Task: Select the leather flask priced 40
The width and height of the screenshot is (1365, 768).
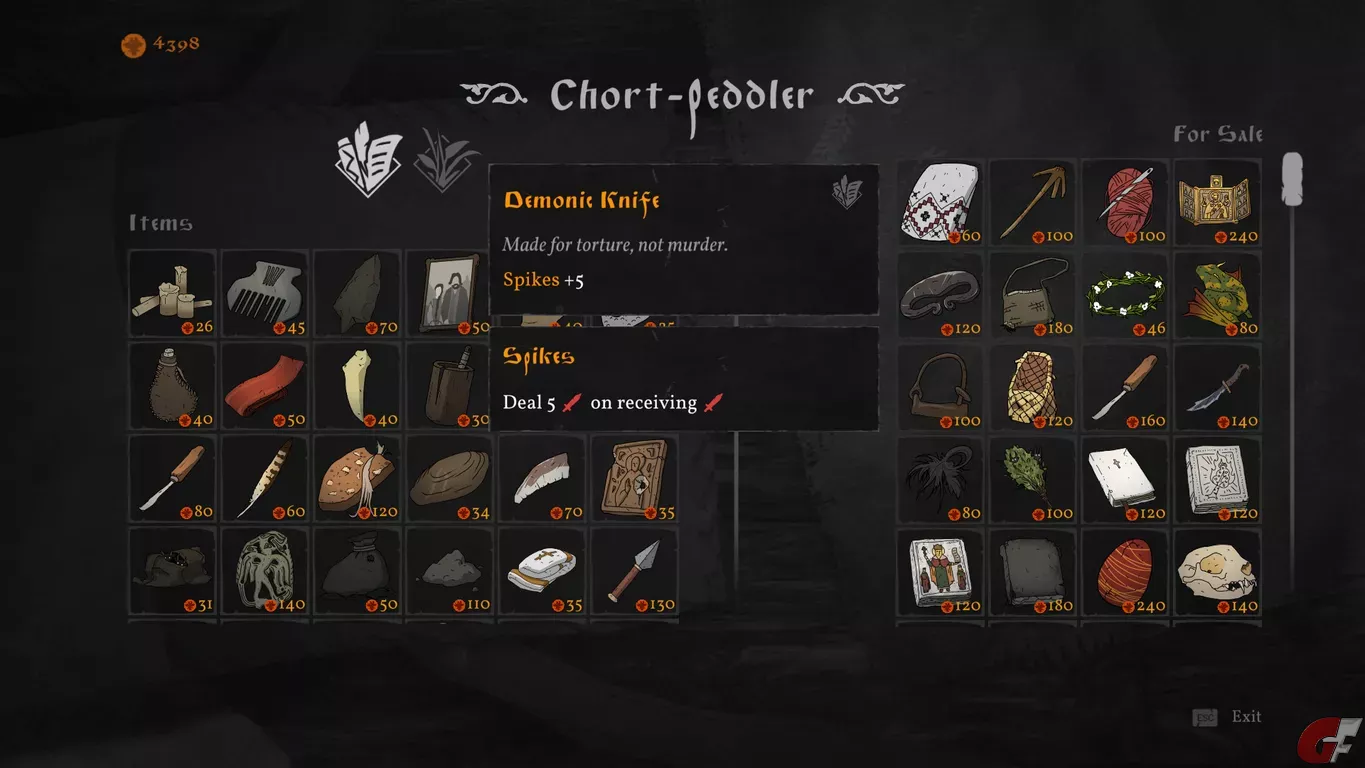Action: (171, 385)
